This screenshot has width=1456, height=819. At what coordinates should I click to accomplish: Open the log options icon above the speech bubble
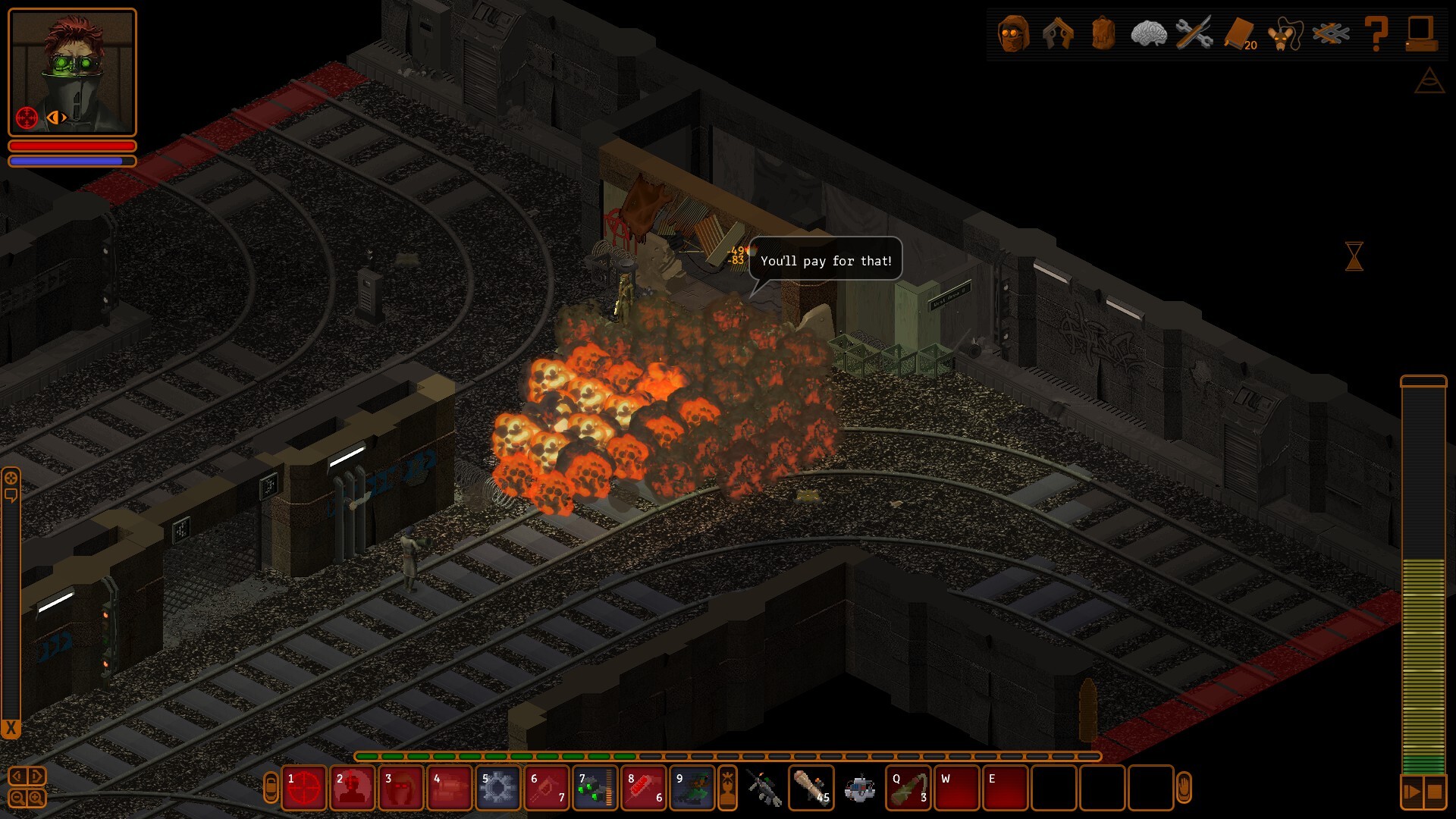tap(11, 478)
